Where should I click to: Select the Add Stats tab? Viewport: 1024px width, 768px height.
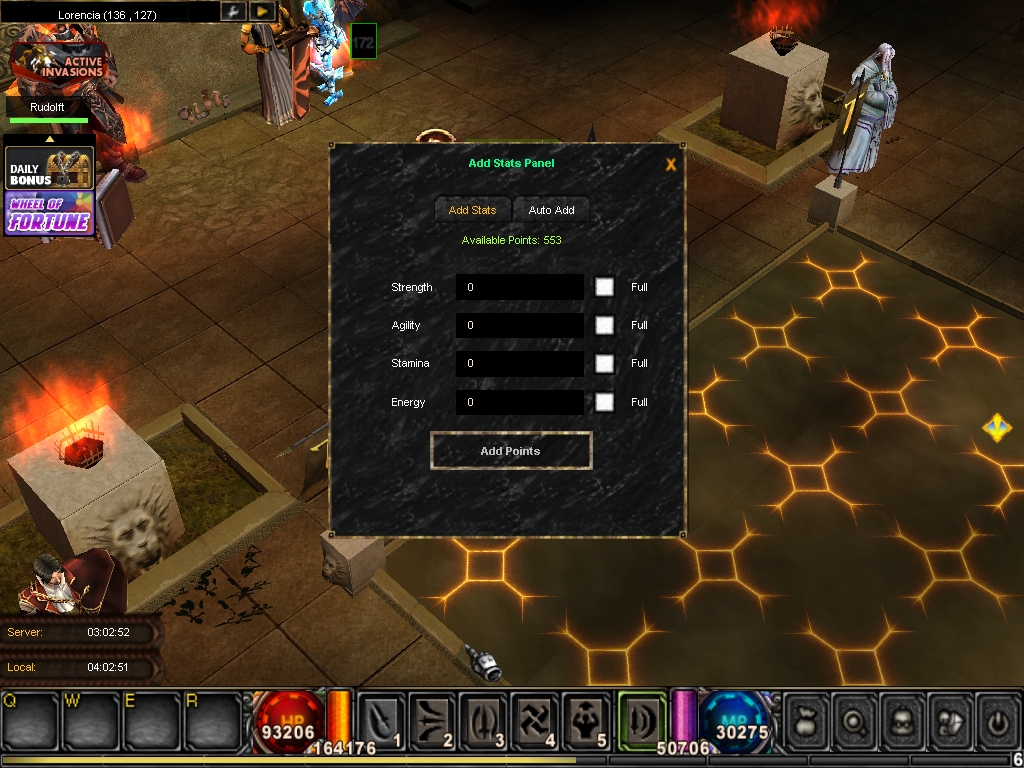point(472,210)
